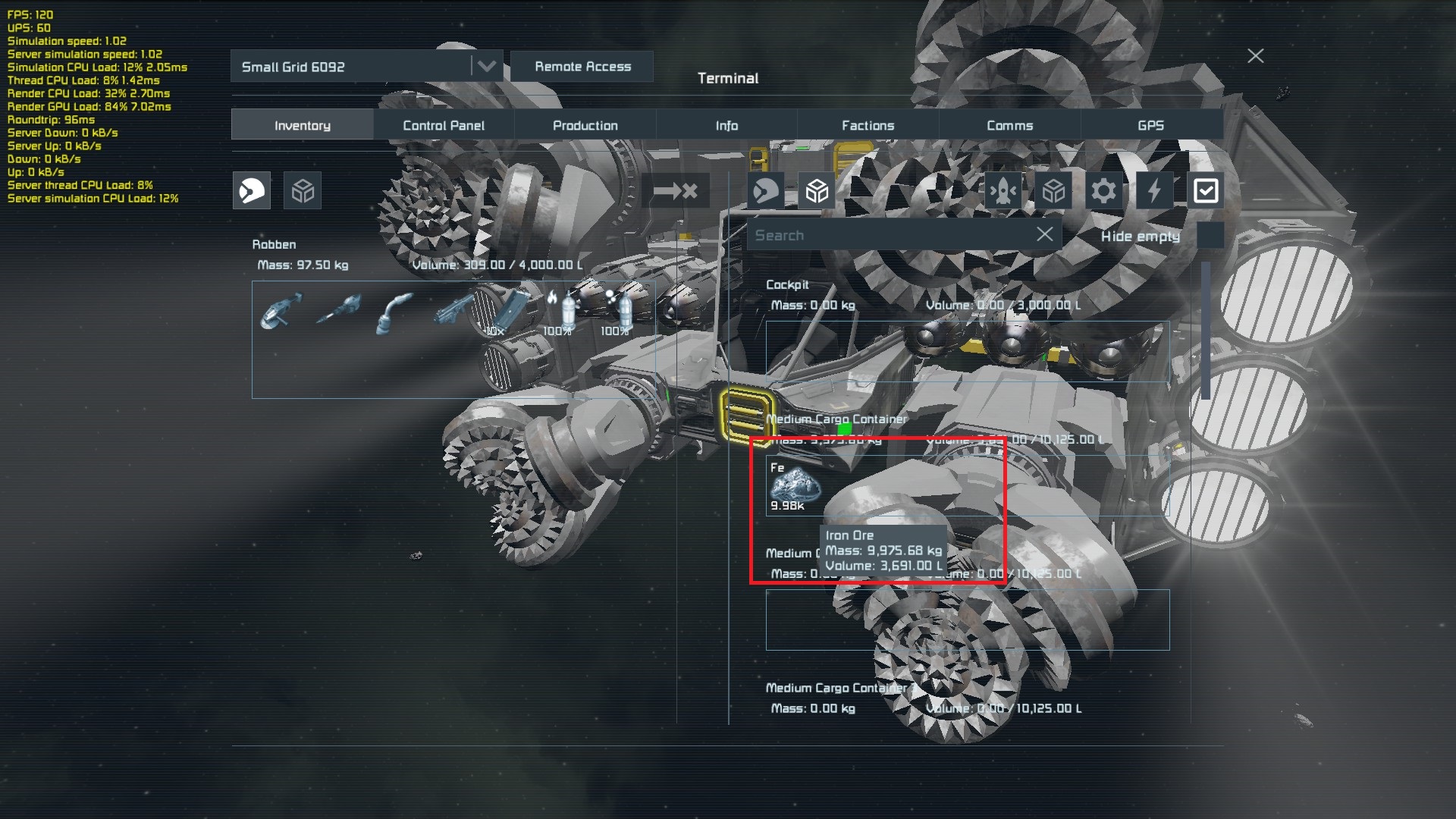Clear the search box text

(x=1044, y=235)
